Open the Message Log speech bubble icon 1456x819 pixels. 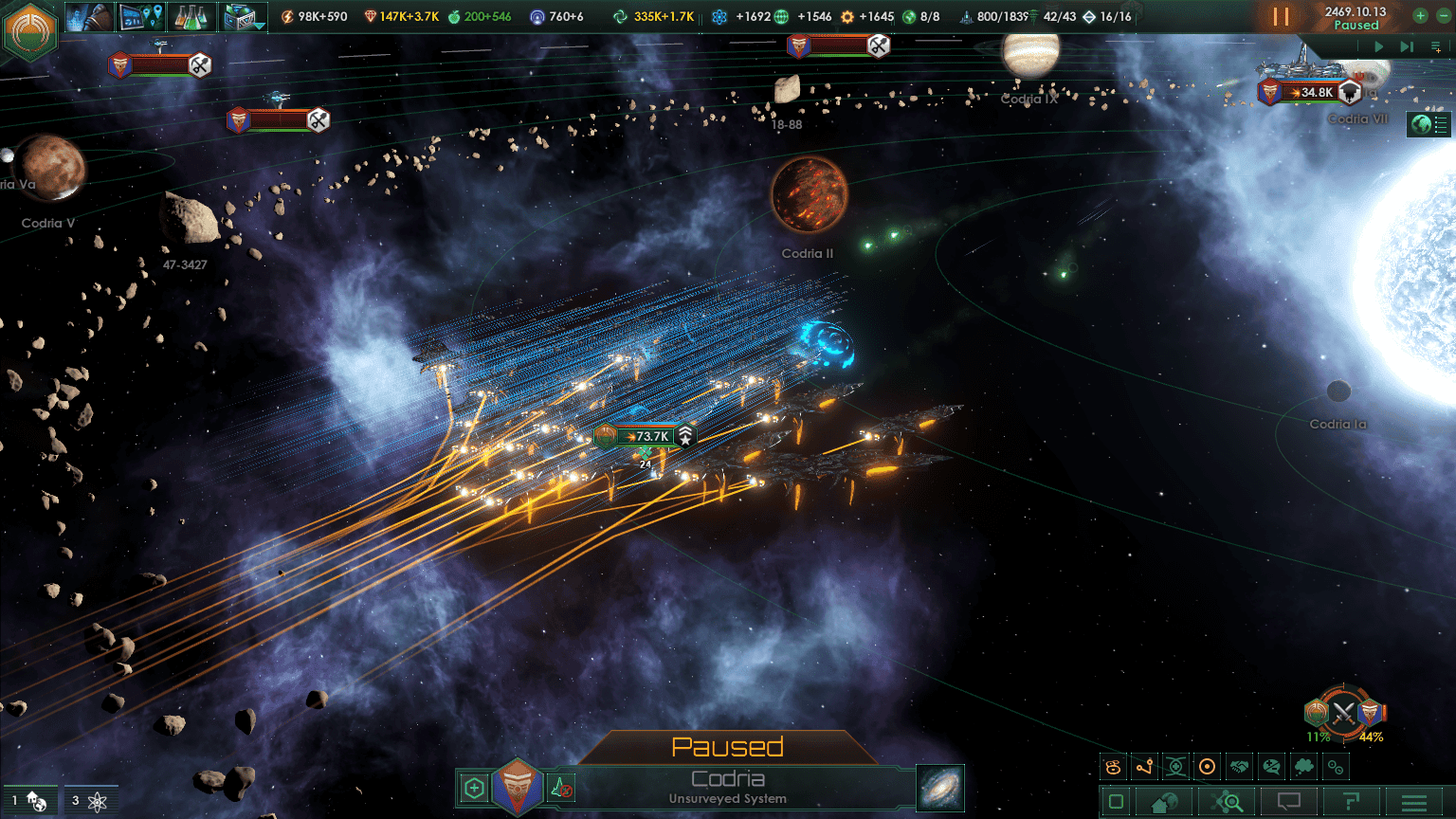click(1287, 802)
